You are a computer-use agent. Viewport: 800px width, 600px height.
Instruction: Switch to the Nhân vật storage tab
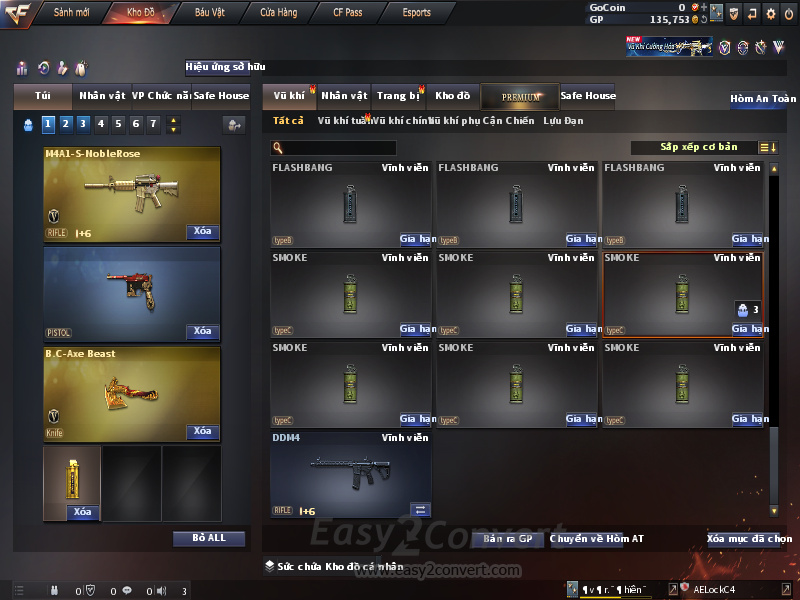(x=344, y=96)
